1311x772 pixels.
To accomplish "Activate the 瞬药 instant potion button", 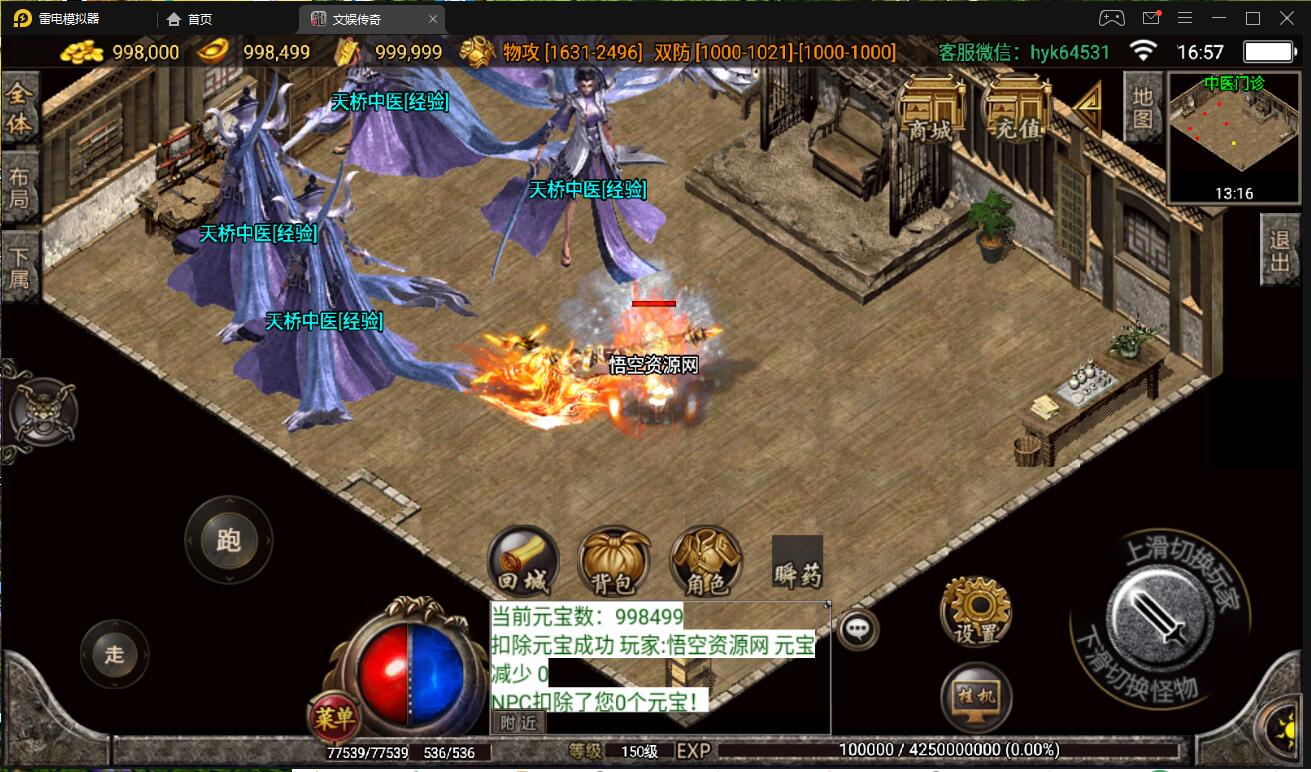I will point(797,562).
